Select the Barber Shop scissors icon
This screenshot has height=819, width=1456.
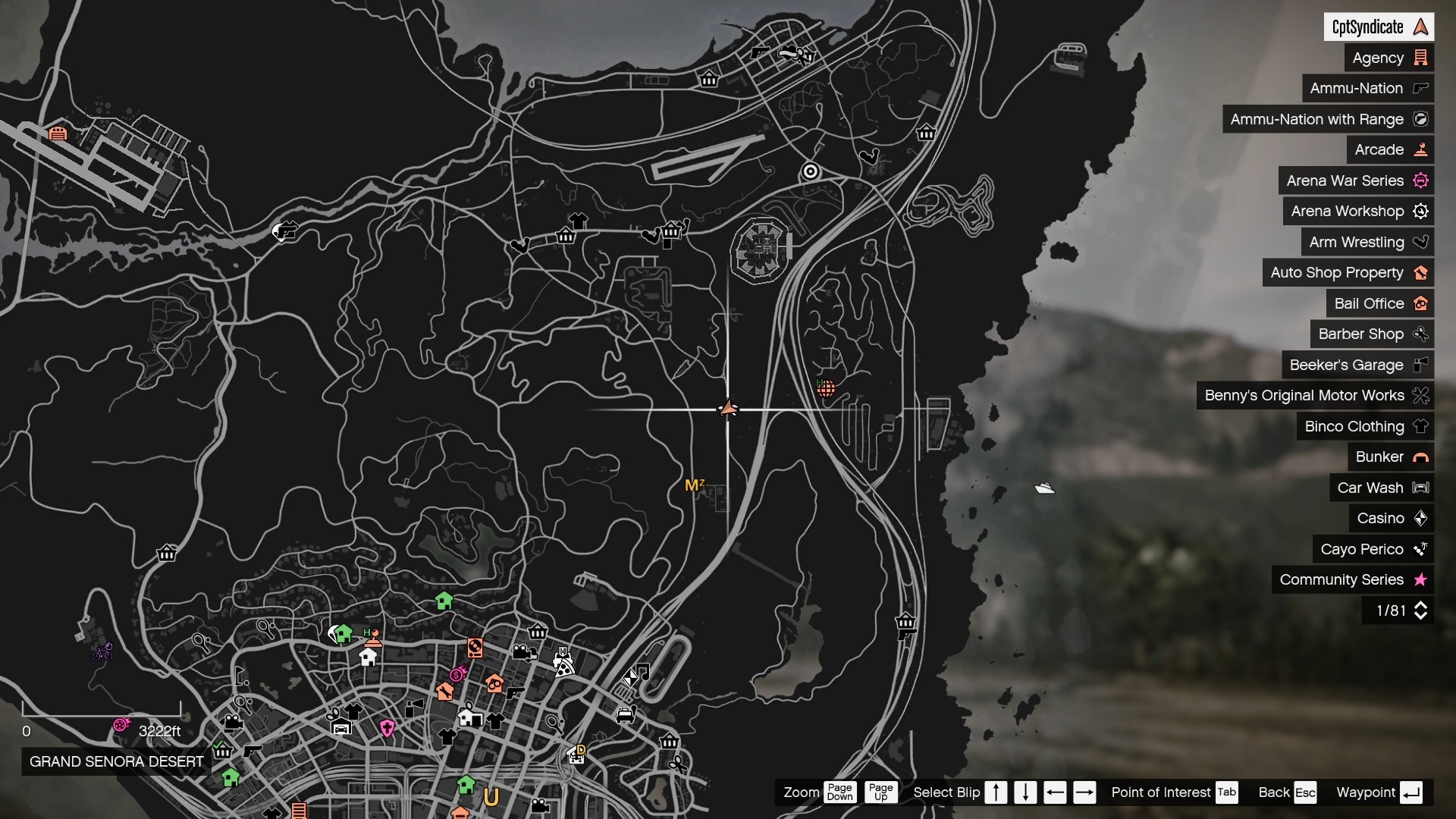(1421, 334)
